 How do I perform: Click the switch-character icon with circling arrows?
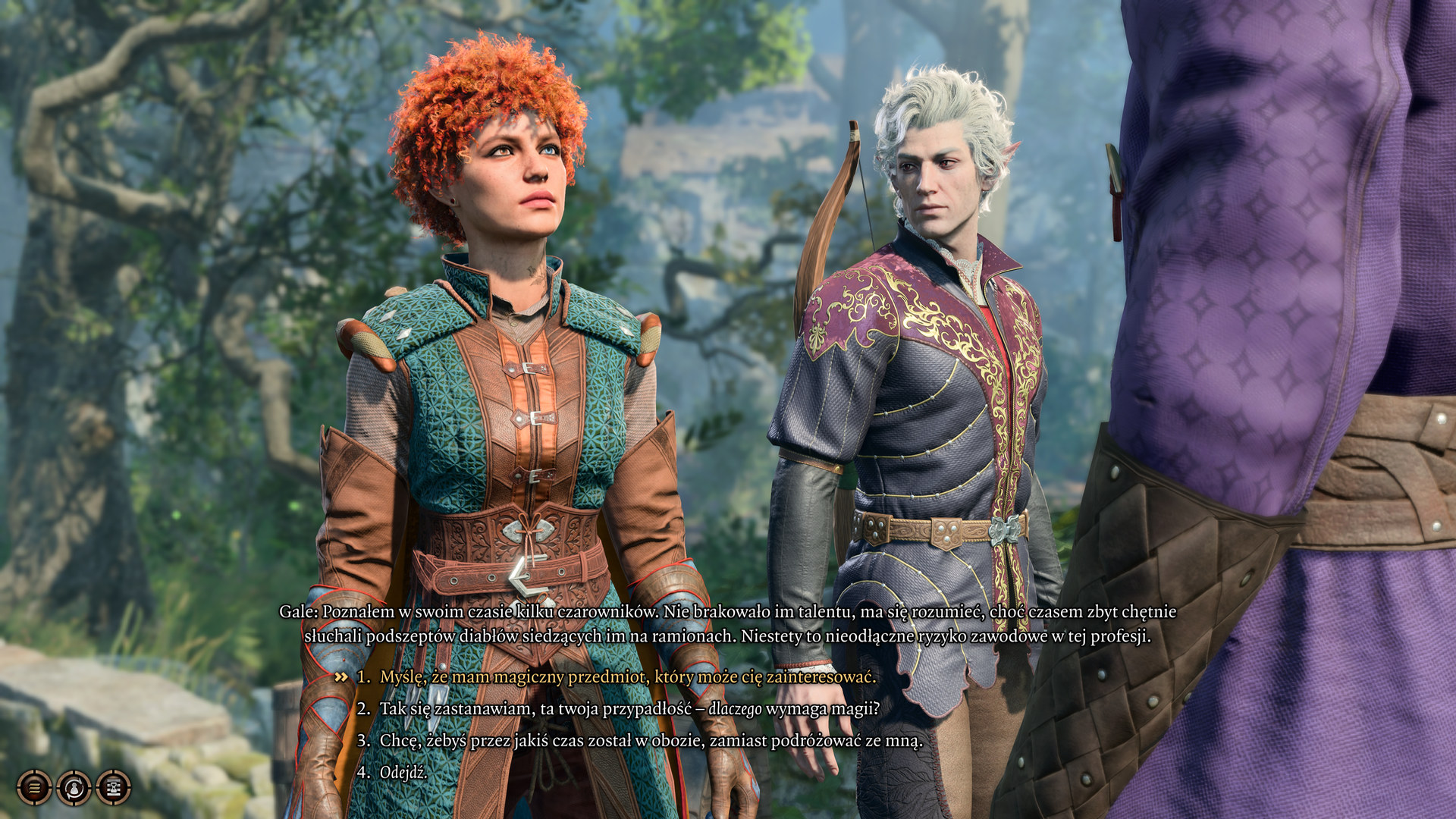point(74,788)
